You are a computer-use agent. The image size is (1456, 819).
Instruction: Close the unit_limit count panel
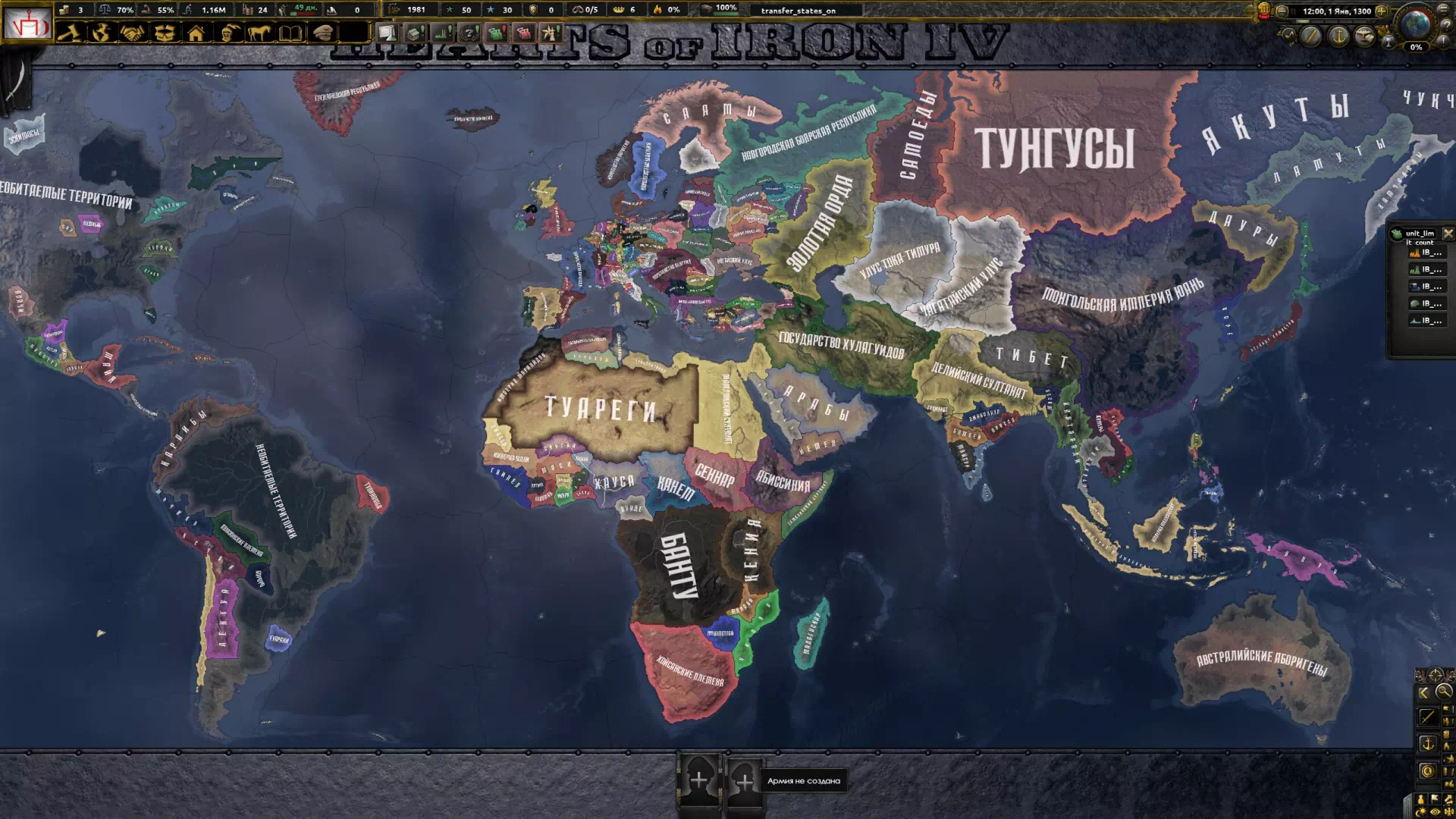pyautogui.click(x=1448, y=234)
